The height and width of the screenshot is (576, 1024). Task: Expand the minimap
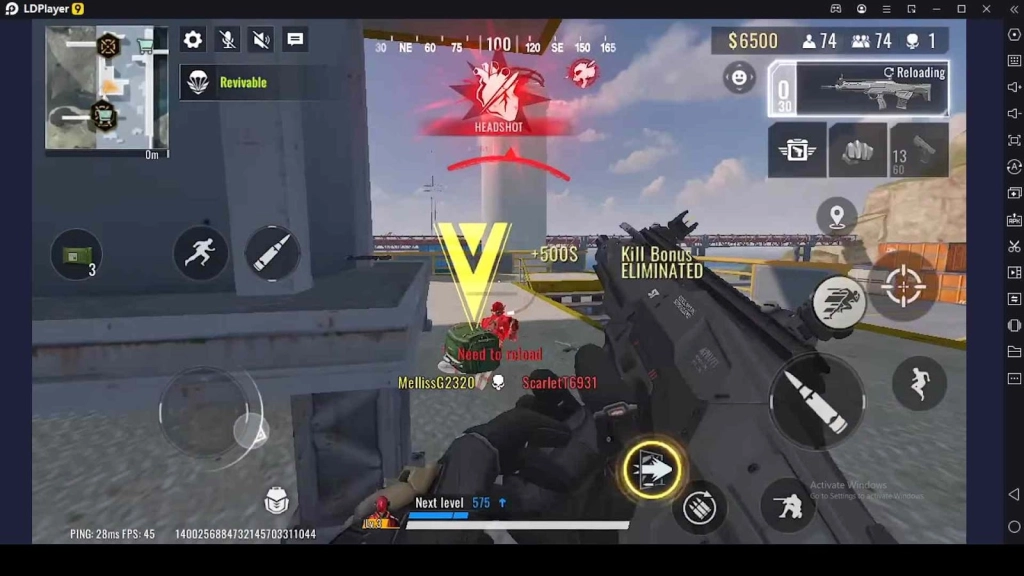[106, 88]
